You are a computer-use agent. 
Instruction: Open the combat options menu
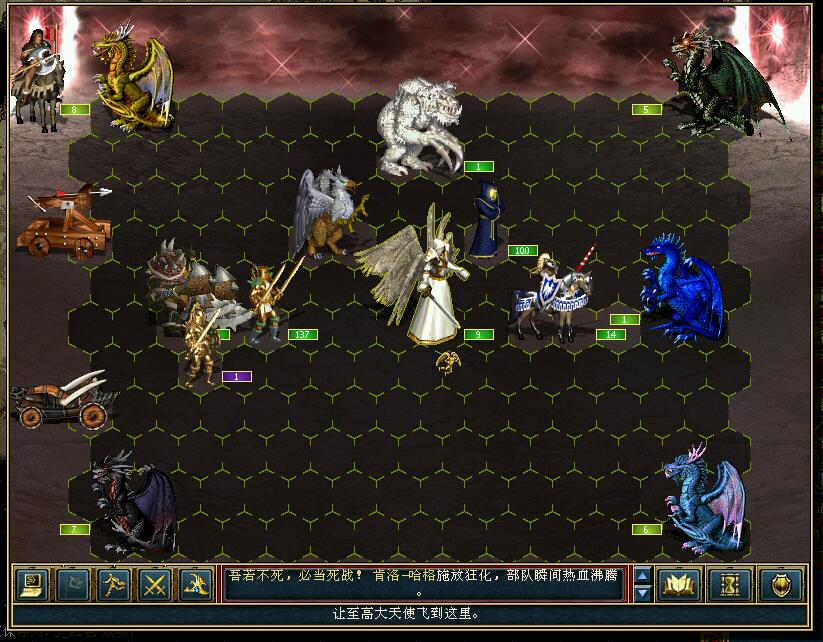(x=33, y=584)
